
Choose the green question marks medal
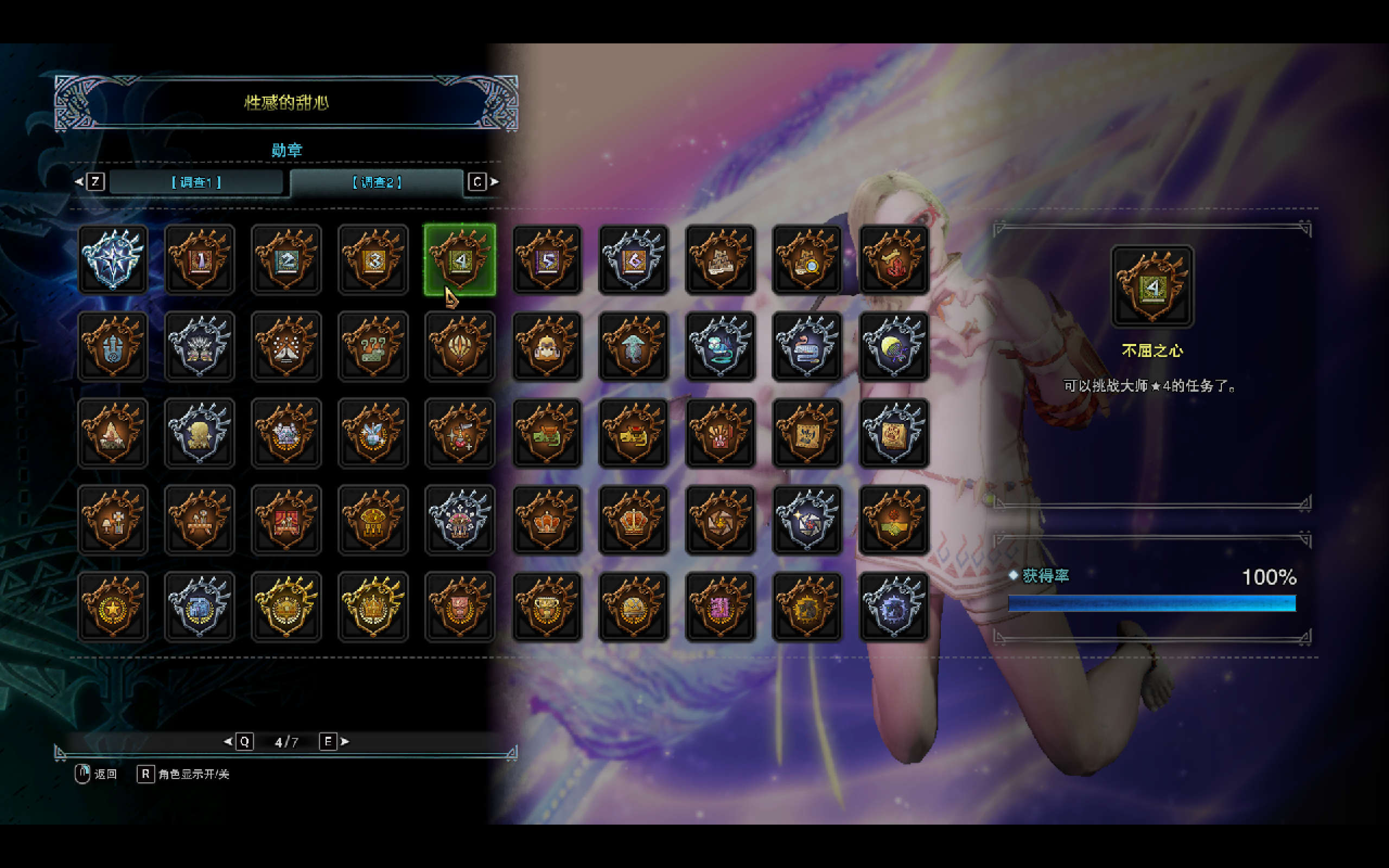pos(373,346)
